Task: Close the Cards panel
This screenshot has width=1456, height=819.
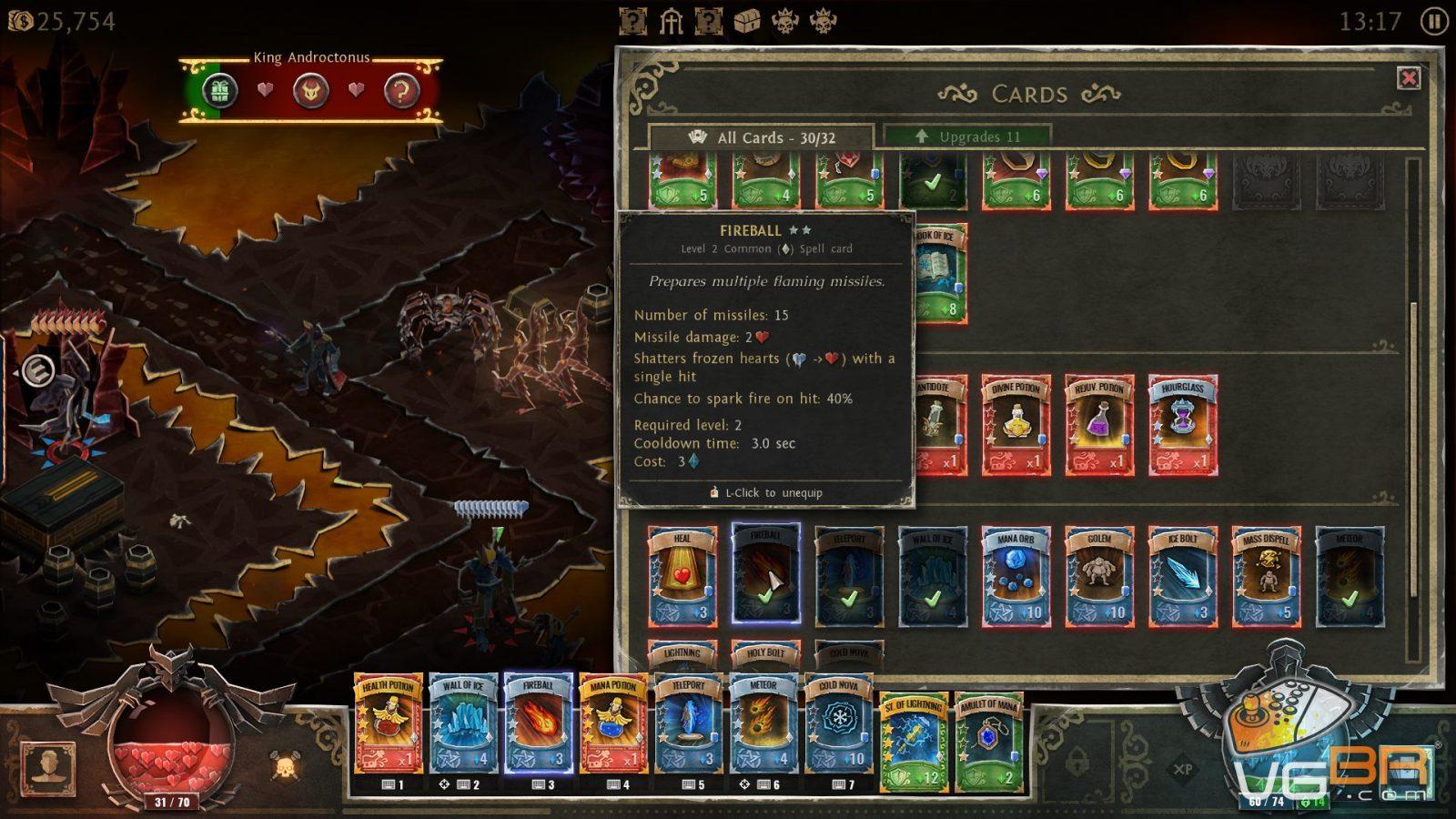Action: (x=1409, y=78)
